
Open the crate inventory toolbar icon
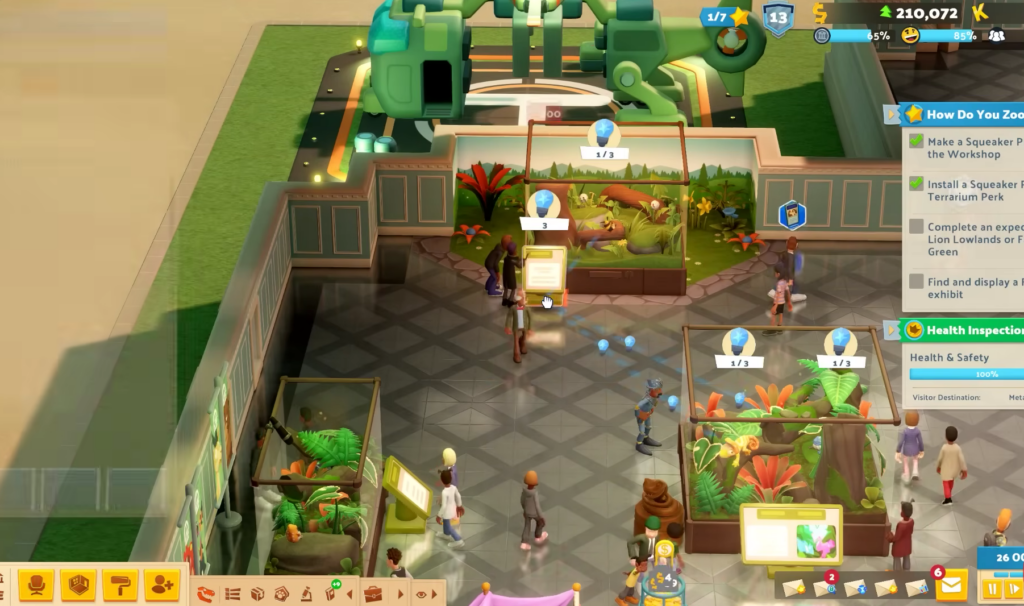257,594
